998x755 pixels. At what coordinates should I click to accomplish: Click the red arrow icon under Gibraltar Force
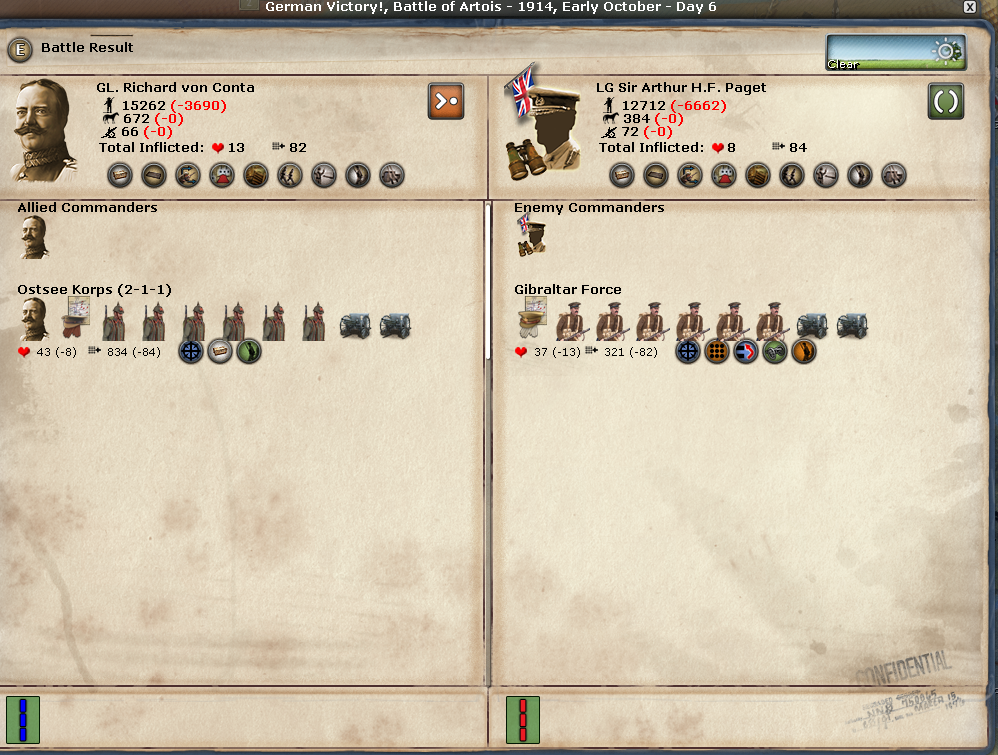coord(746,352)
